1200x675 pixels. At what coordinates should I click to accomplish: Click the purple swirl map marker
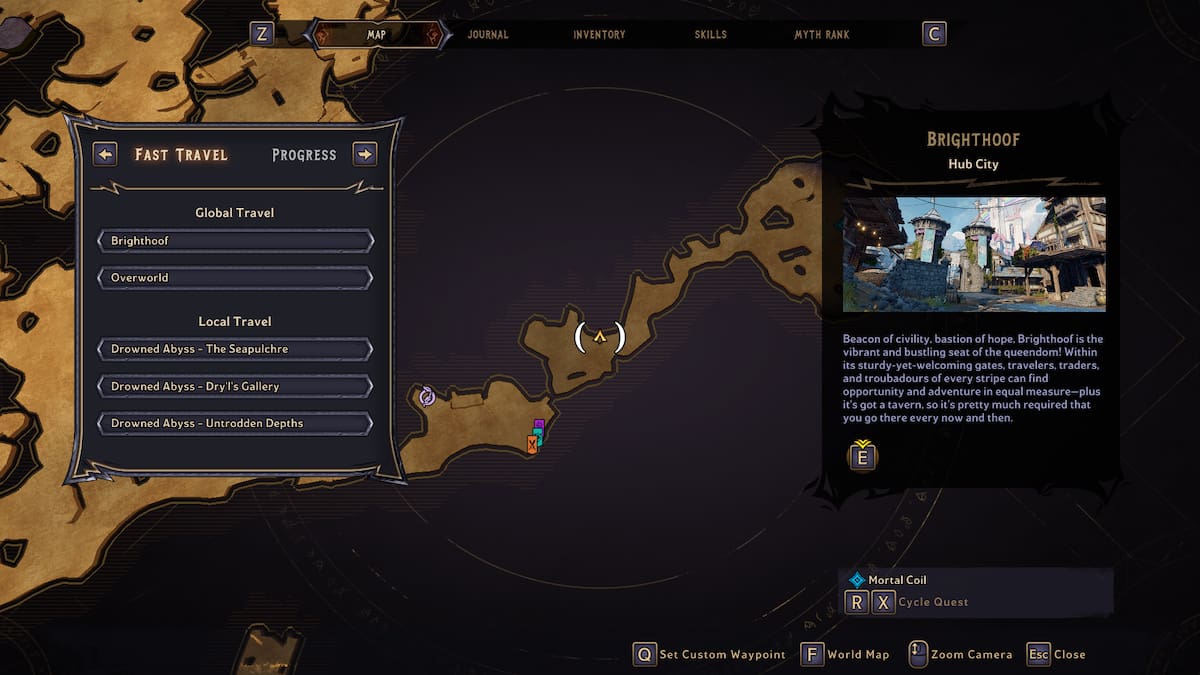[x=427, y=396]
